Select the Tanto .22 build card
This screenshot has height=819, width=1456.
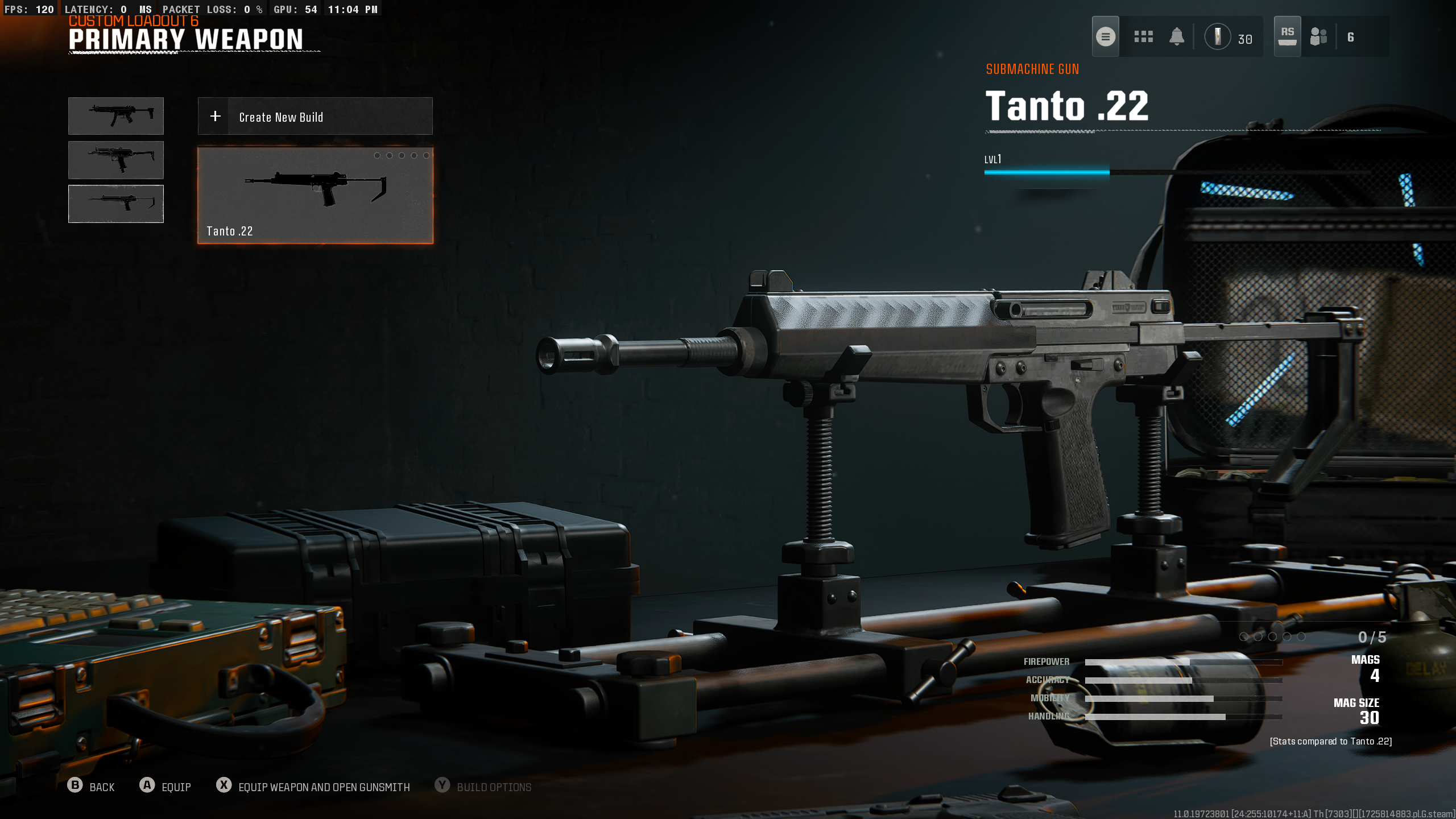tap(315, 196)
